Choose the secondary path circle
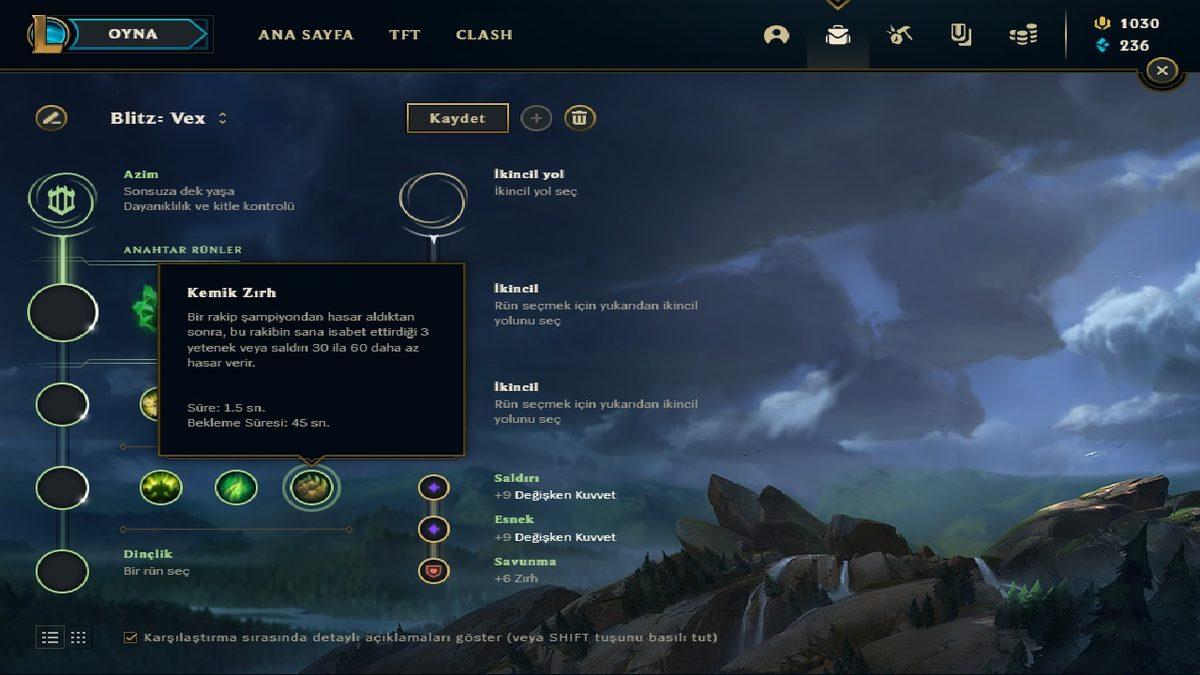 click(x=433, y=199)
